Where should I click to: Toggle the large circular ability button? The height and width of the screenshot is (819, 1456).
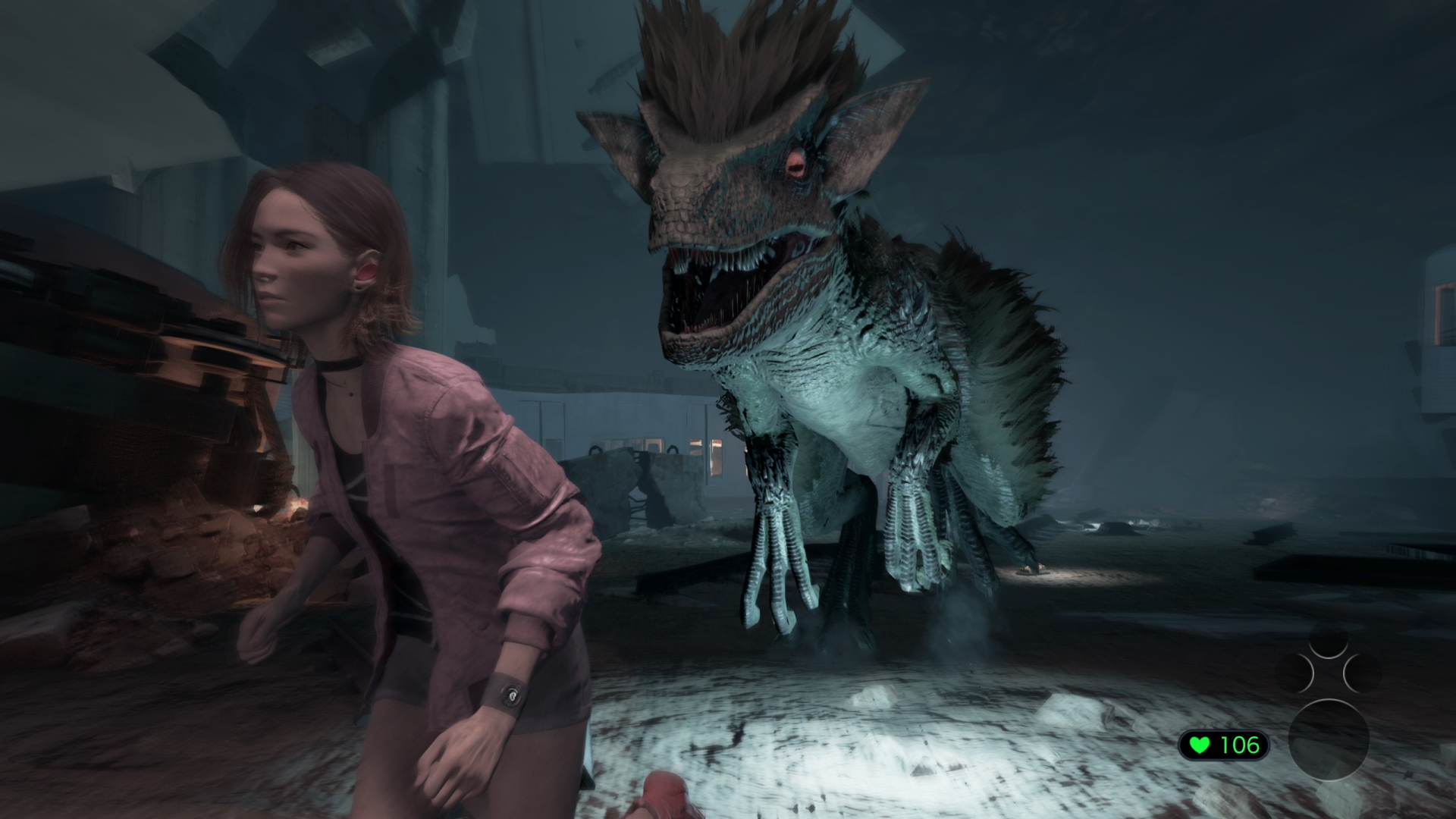1329,741
